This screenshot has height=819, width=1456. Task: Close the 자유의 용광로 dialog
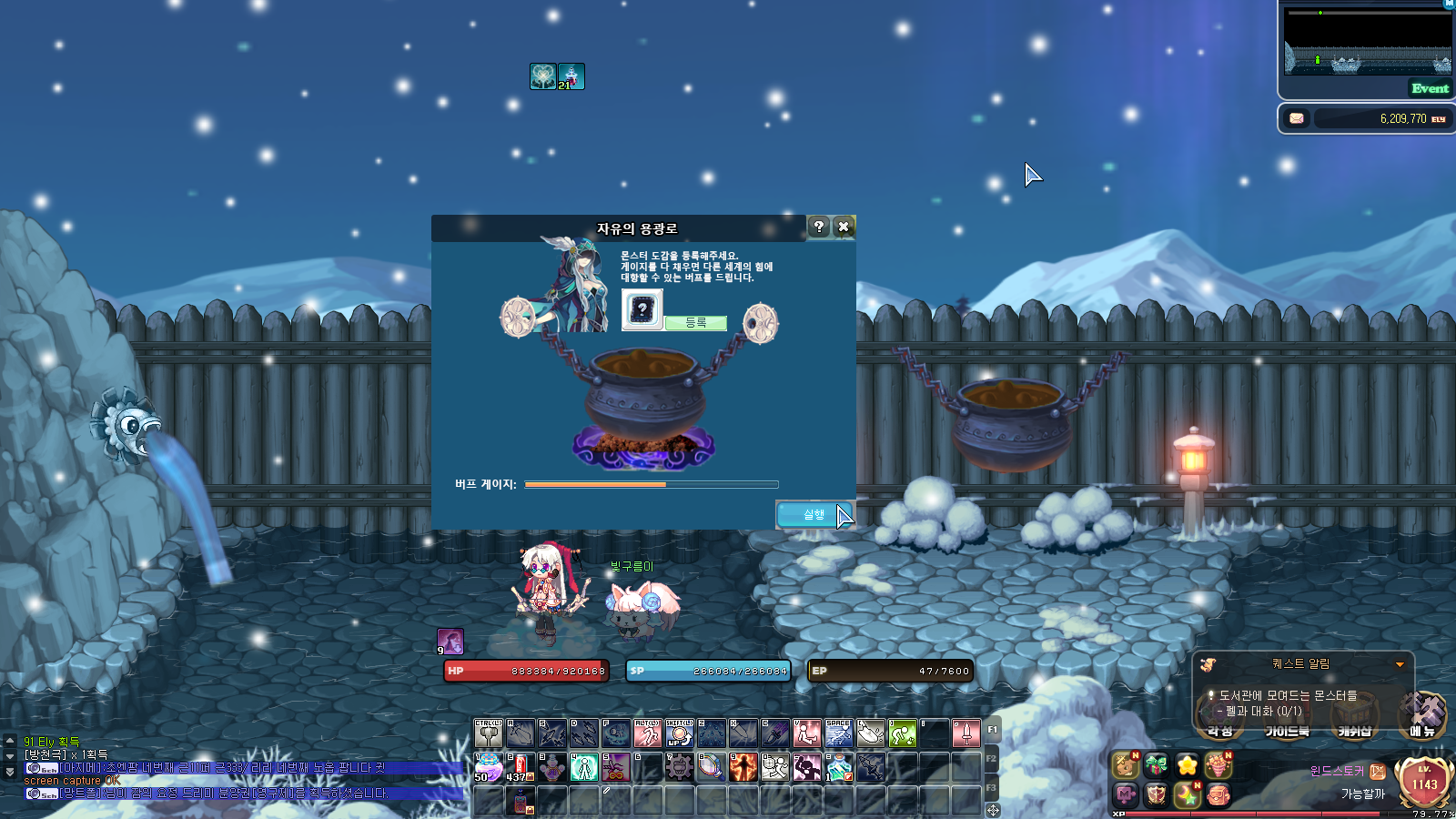[x=844, y=227]
